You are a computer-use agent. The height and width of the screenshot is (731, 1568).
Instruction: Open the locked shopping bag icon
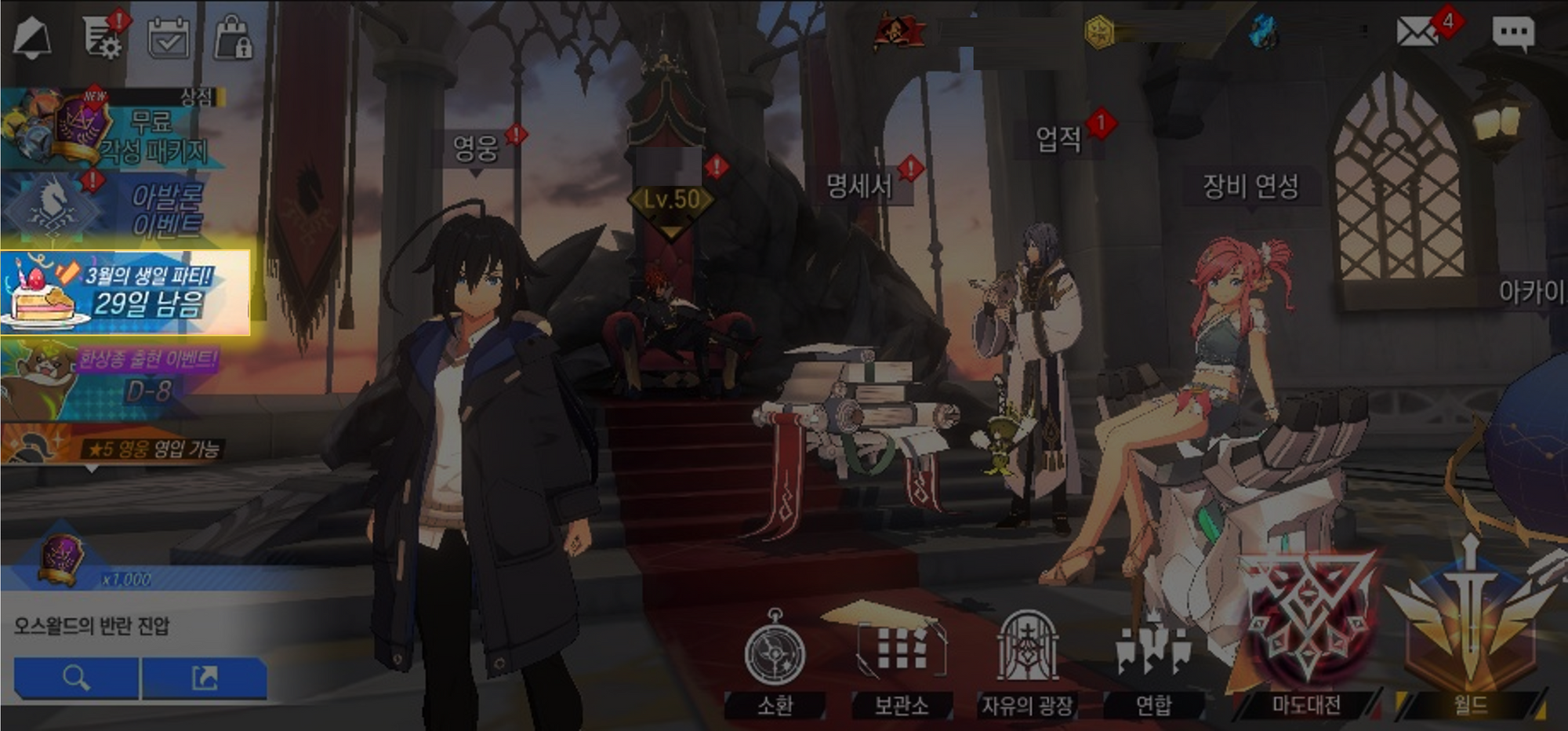tap(233, 38)
